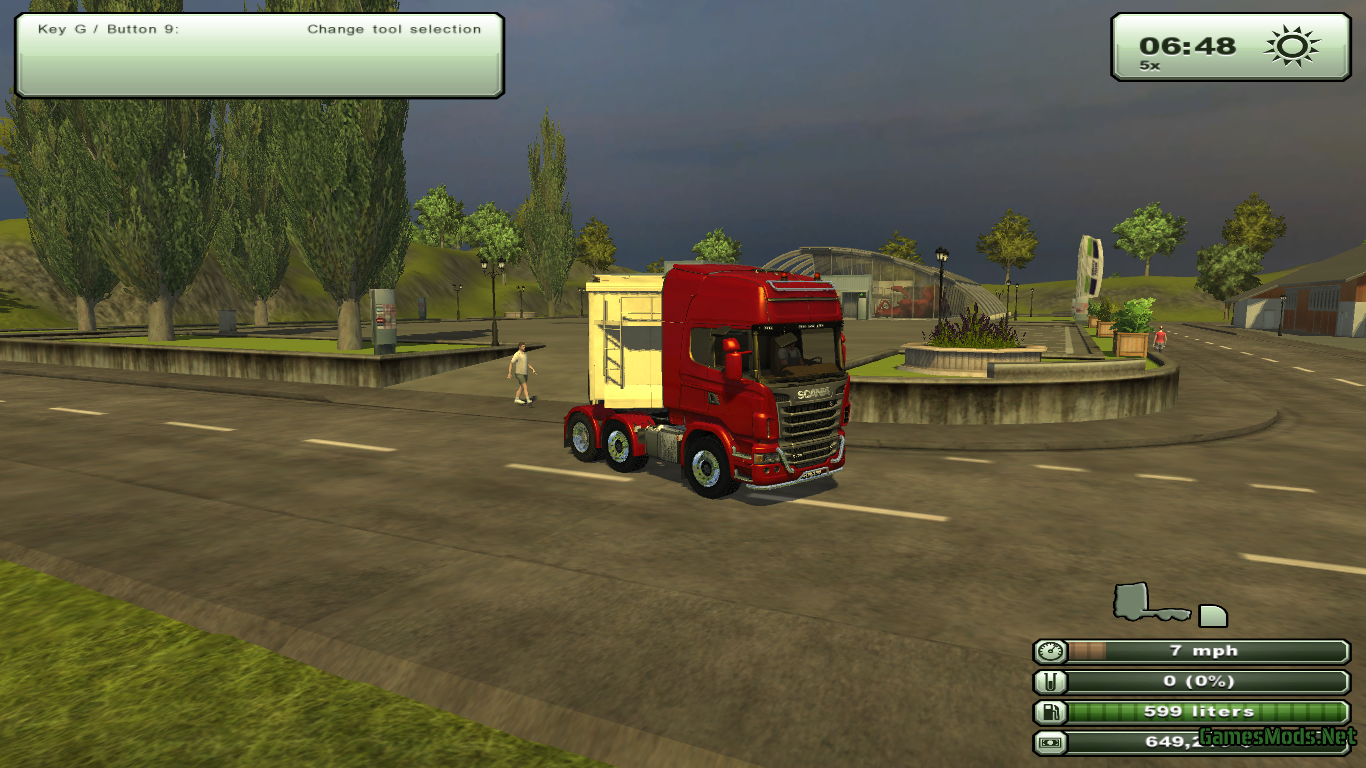Click the speedometer gauge icon
Image resolution: width=1366 pixels, height=768 pixels.
click(1050, 652)
